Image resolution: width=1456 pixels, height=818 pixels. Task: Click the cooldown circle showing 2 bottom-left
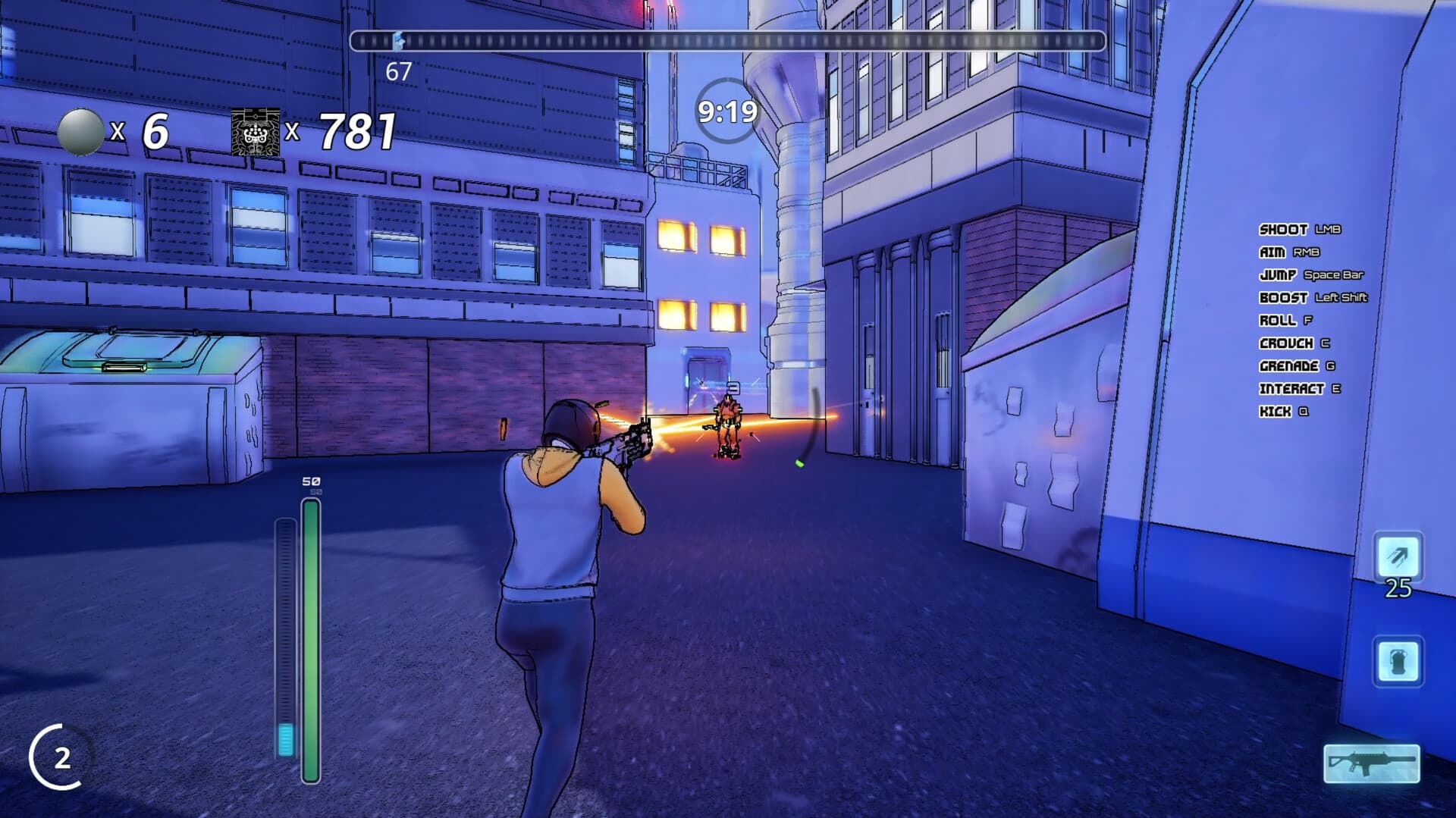pyautogui.click(x=61, y=757)
